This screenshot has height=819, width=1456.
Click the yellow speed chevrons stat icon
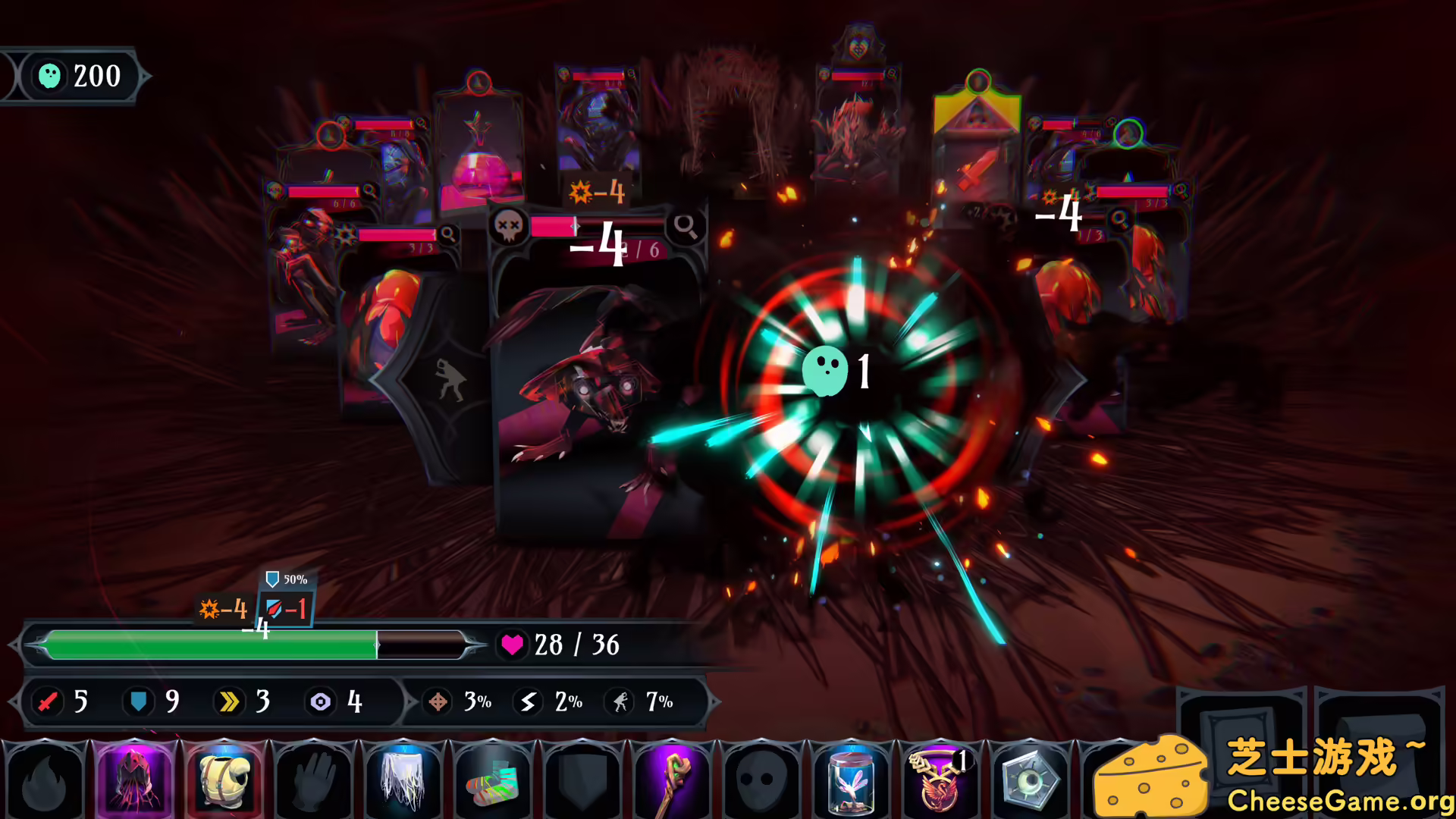[x=230, y=702]
